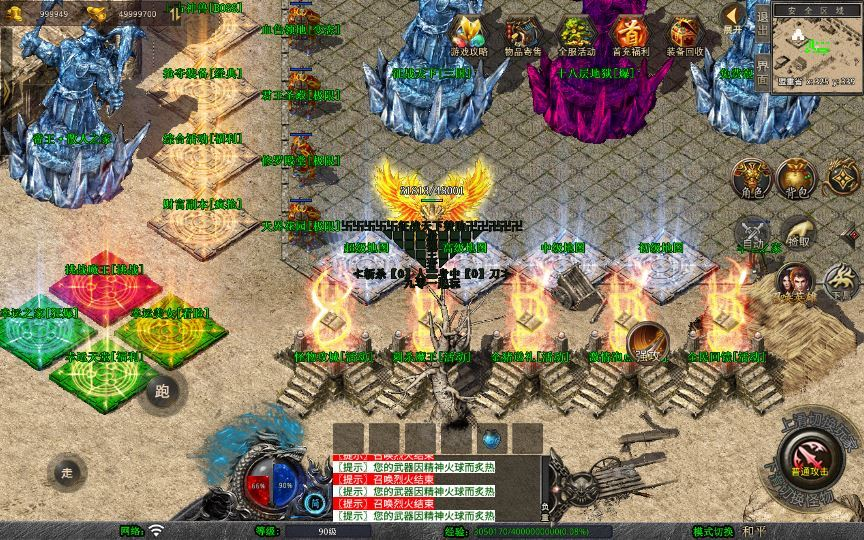The width and height of the screenshot is (864, 540).
Task: Open the 背包 backpack
Action: 800,178
